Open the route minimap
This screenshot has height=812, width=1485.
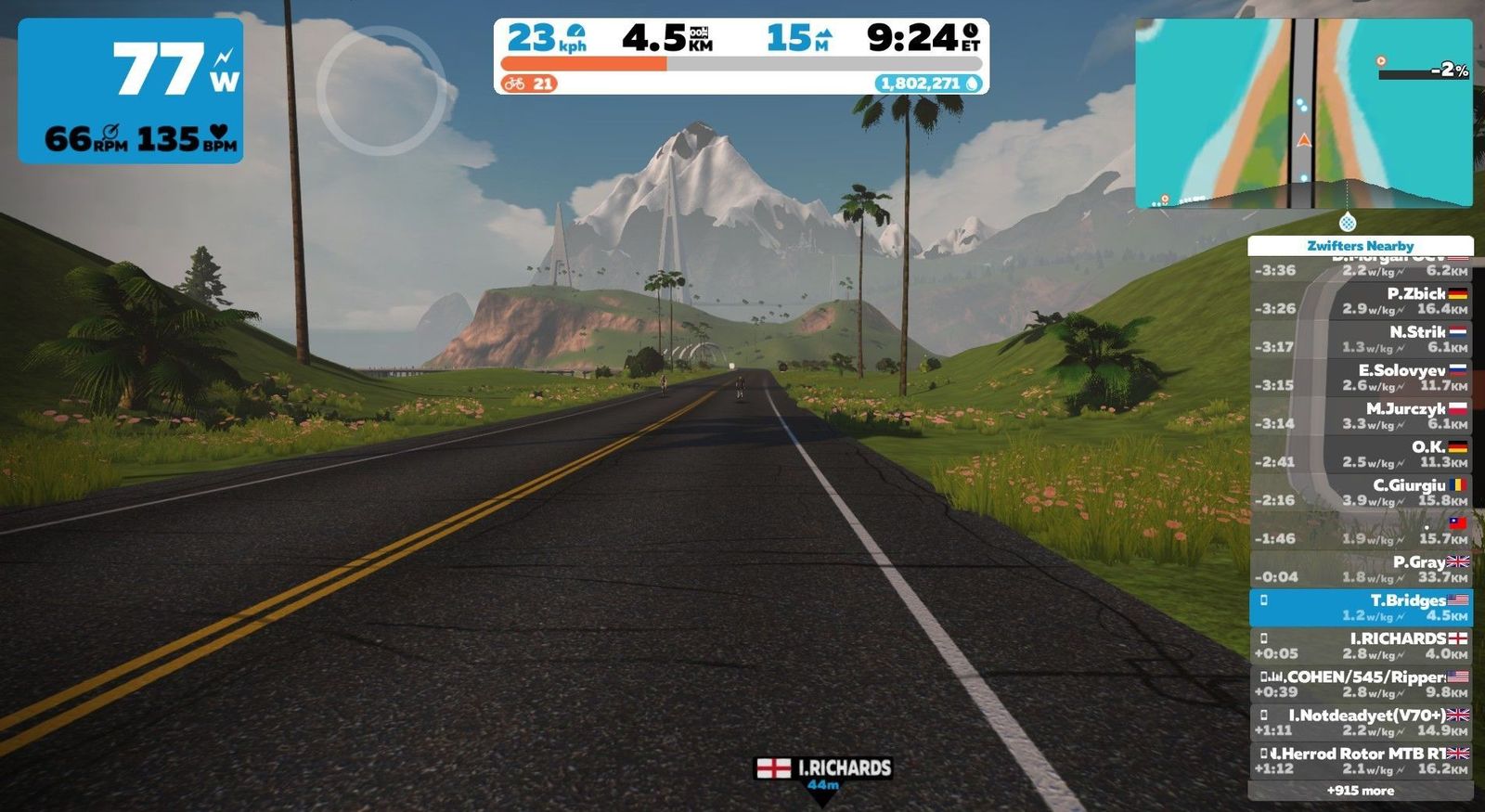(1303, 113)
